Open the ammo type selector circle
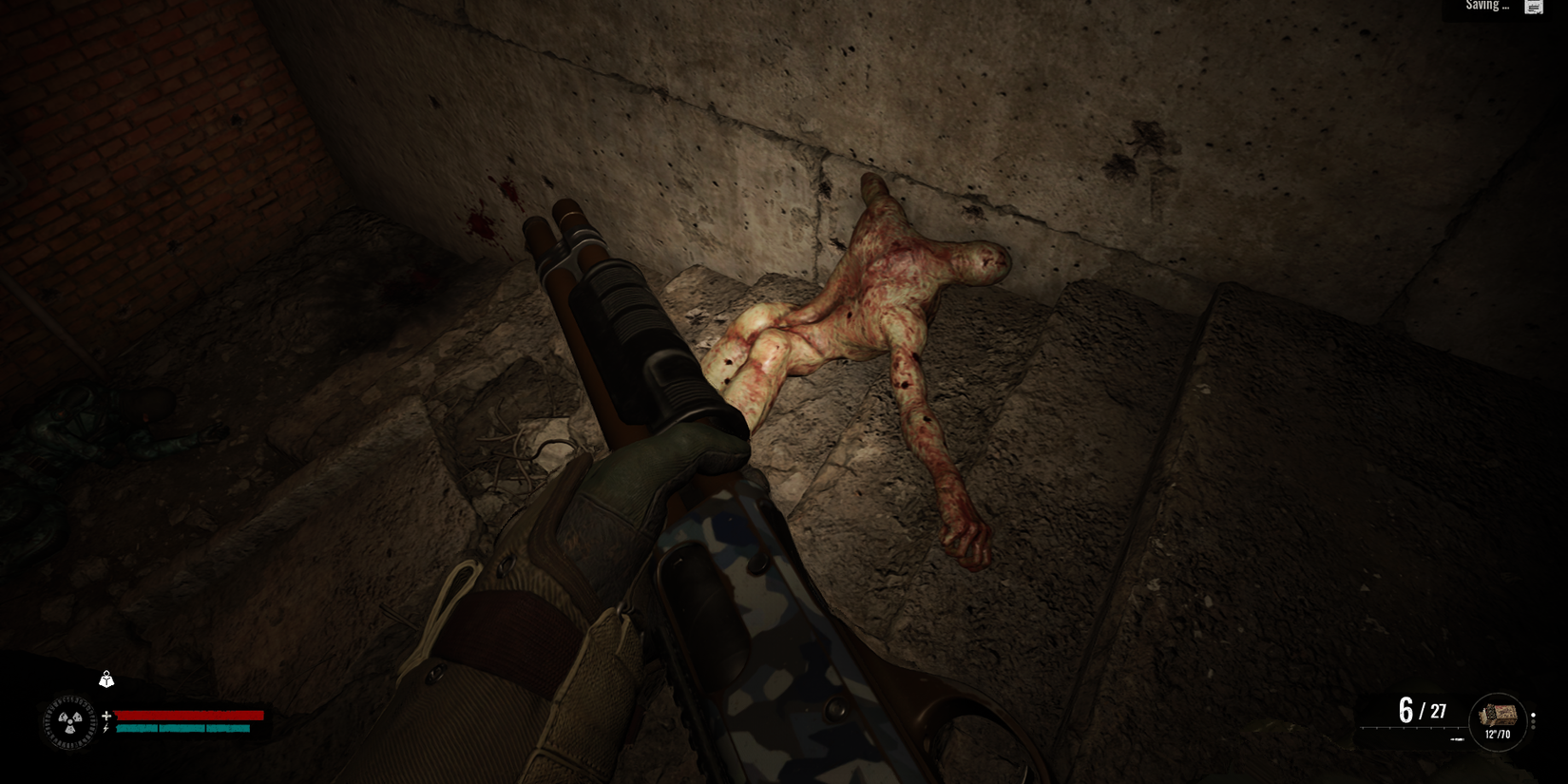 (1499, 722)
